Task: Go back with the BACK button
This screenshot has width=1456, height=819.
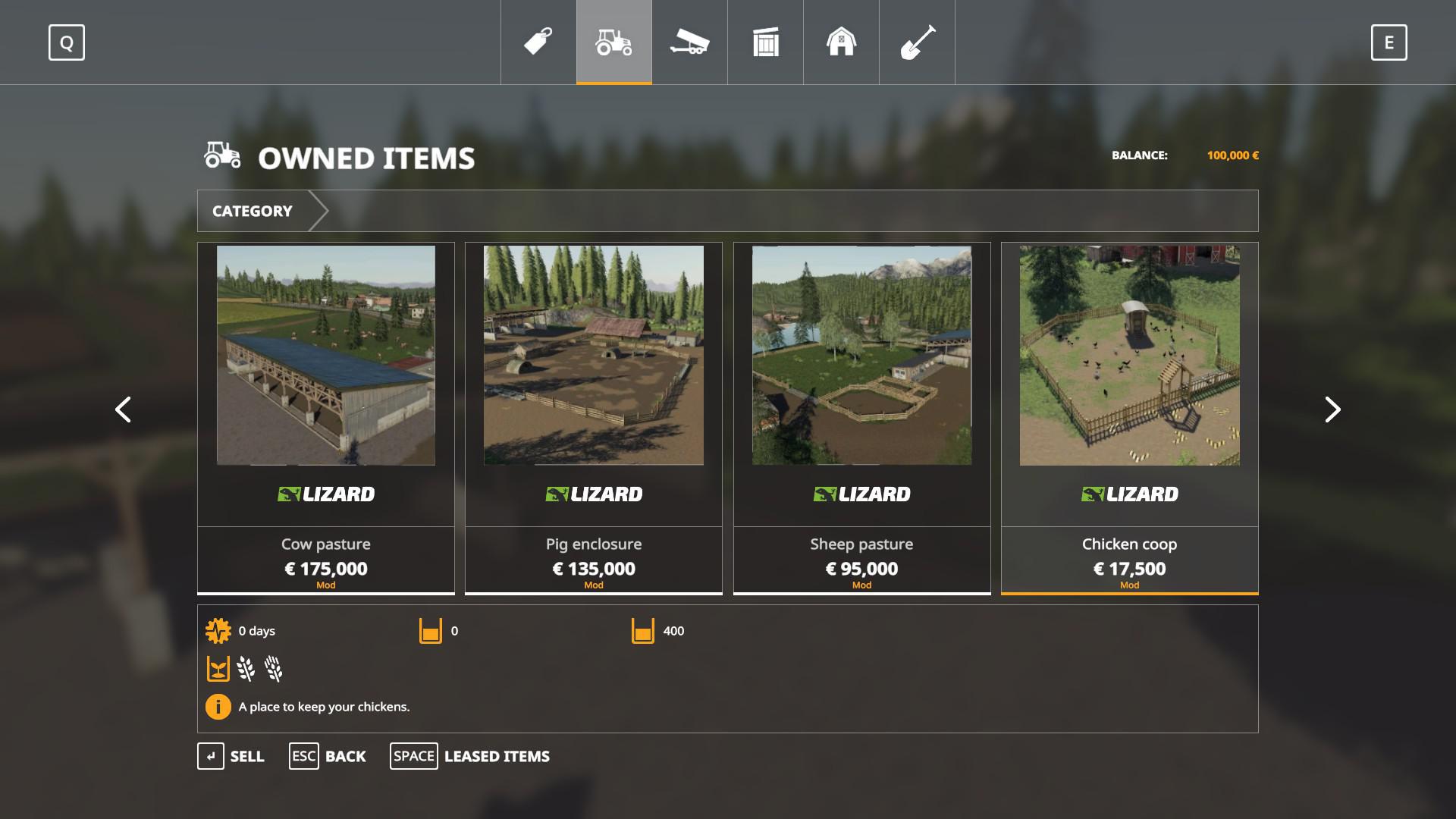Action: pos(328,756)
